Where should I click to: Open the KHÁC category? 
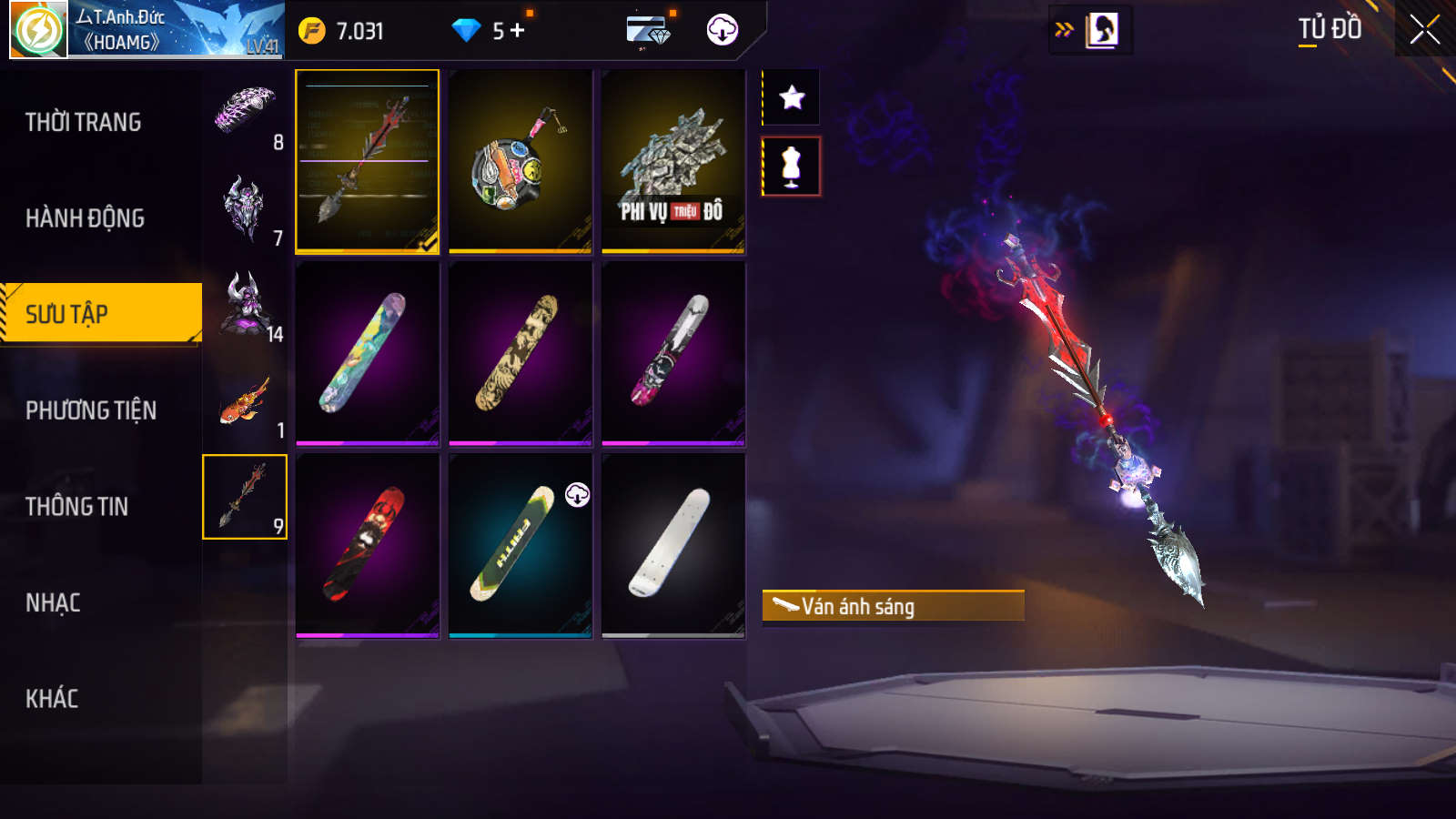coord(52,699)
